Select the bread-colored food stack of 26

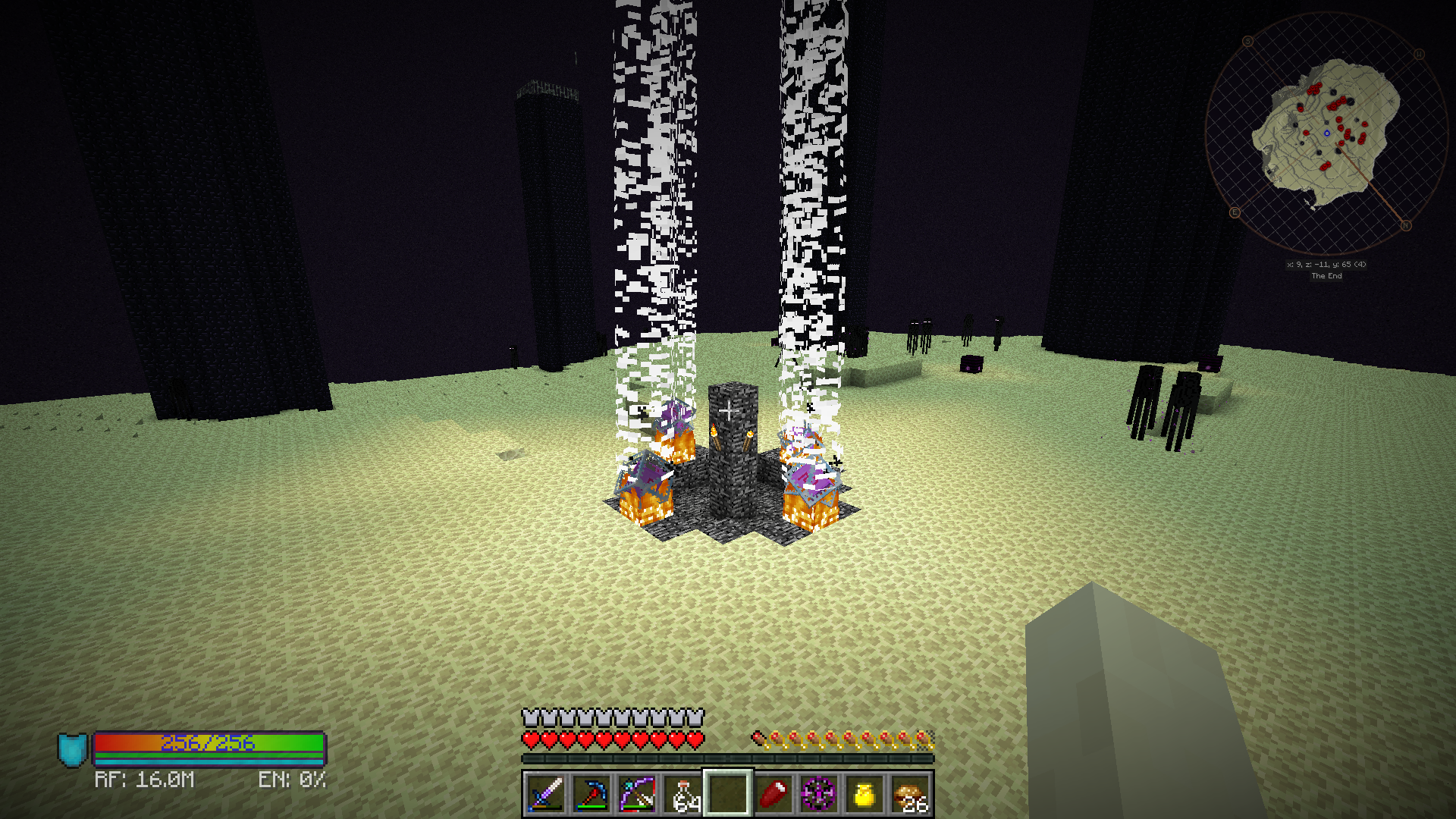pos(910,794)
